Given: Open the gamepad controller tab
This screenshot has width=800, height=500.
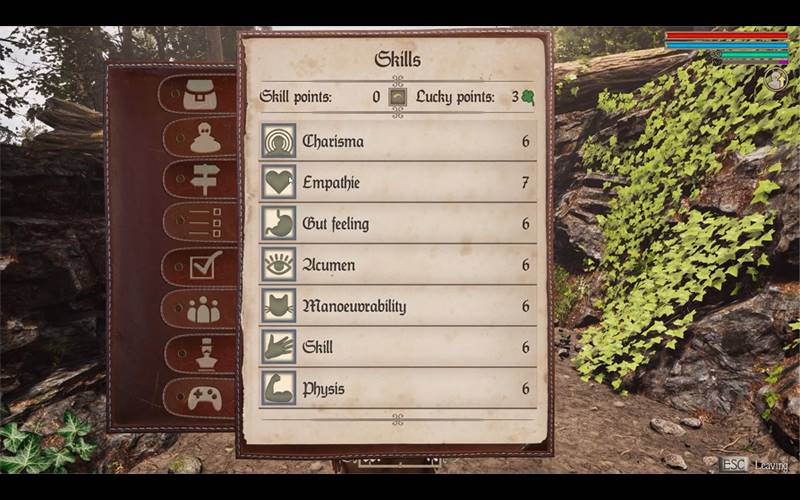Looking at the screenshot, I should [x=204, y=397].
